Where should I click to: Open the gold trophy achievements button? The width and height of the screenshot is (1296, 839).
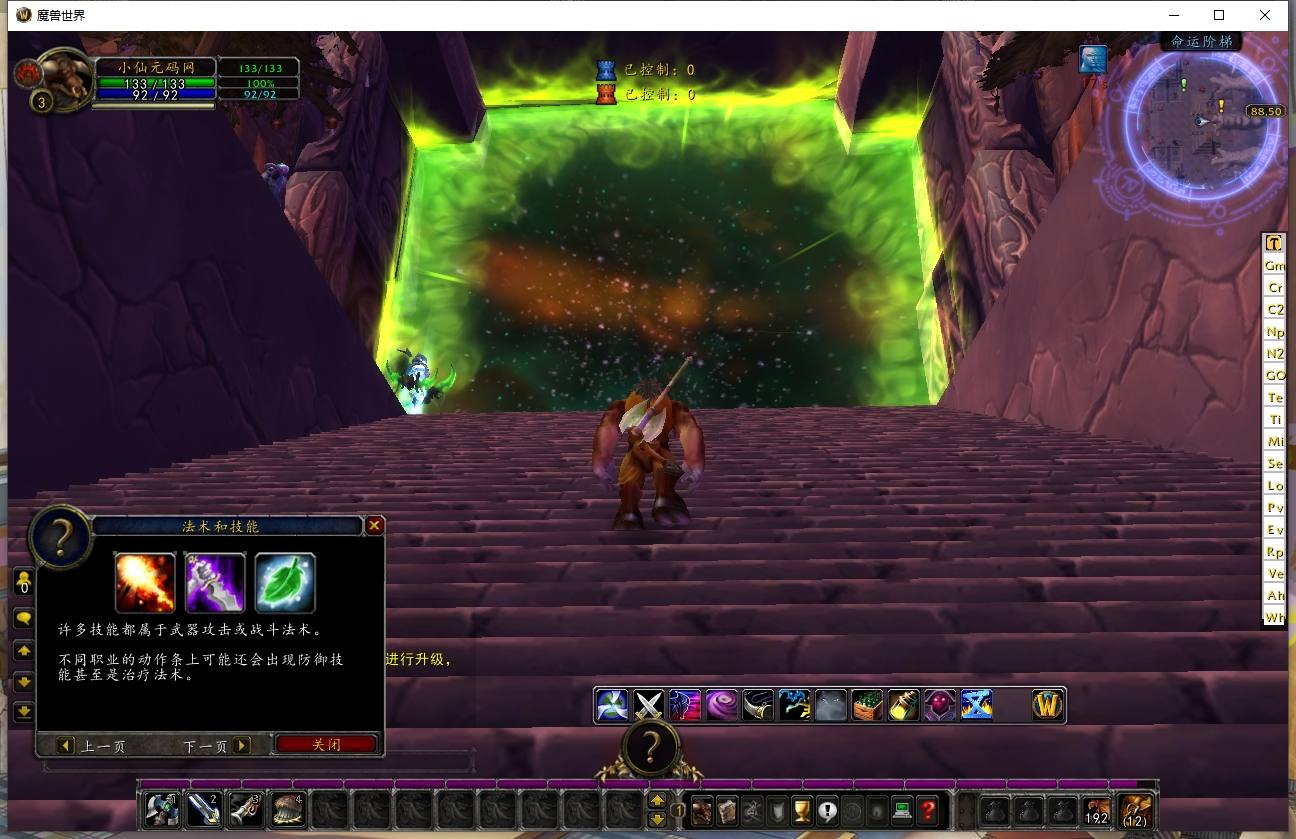pos(801,809)
